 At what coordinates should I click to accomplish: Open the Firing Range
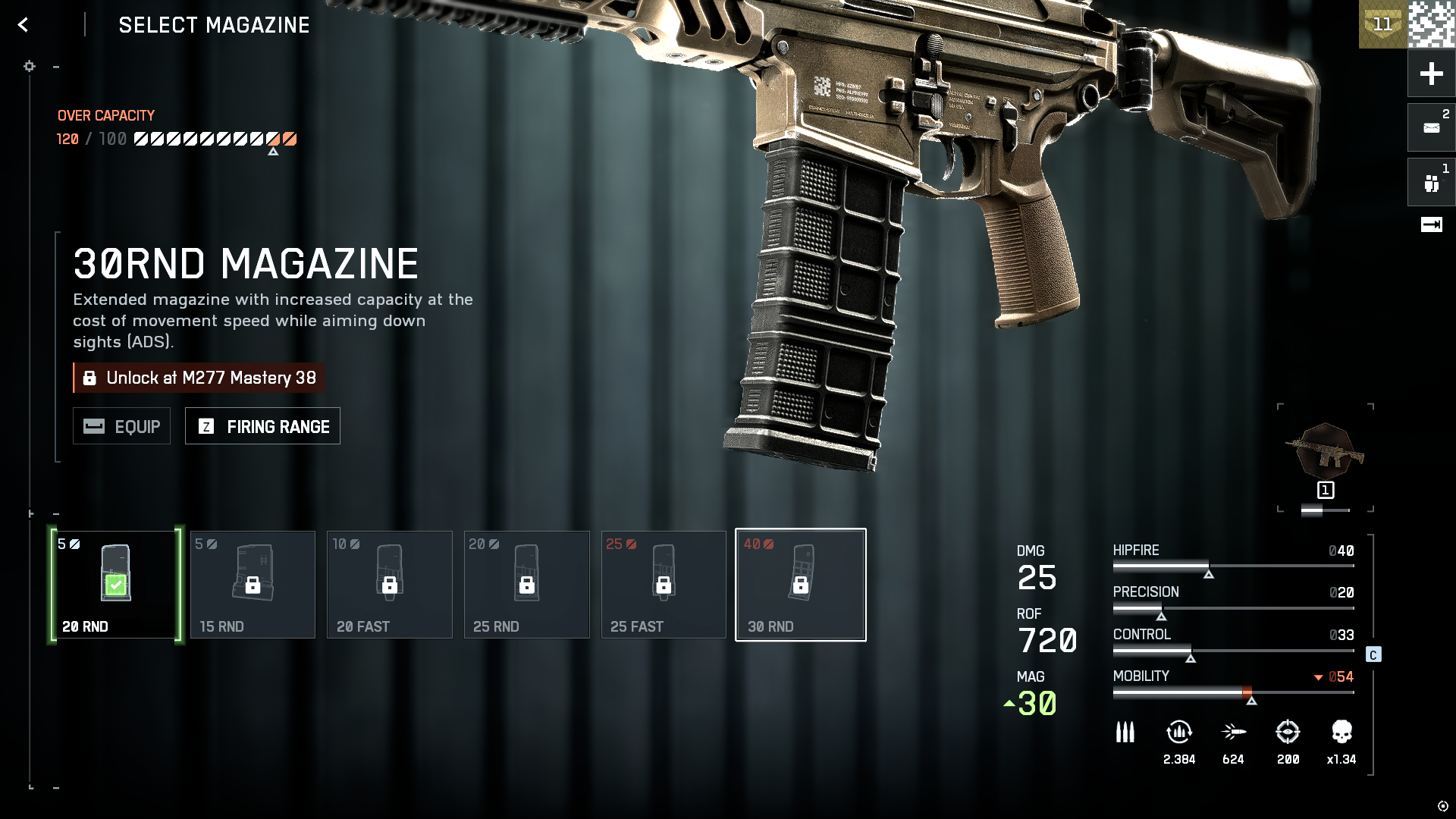(262, 426)
